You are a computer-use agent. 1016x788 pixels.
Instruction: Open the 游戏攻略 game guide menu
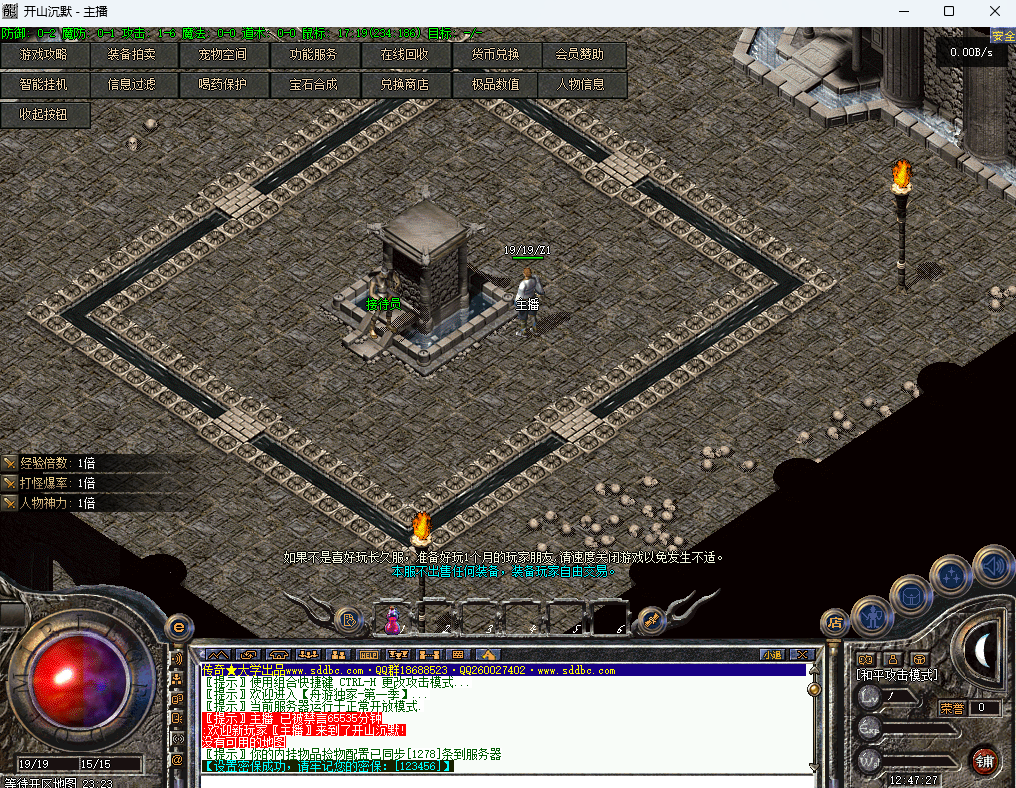[45, 55]
